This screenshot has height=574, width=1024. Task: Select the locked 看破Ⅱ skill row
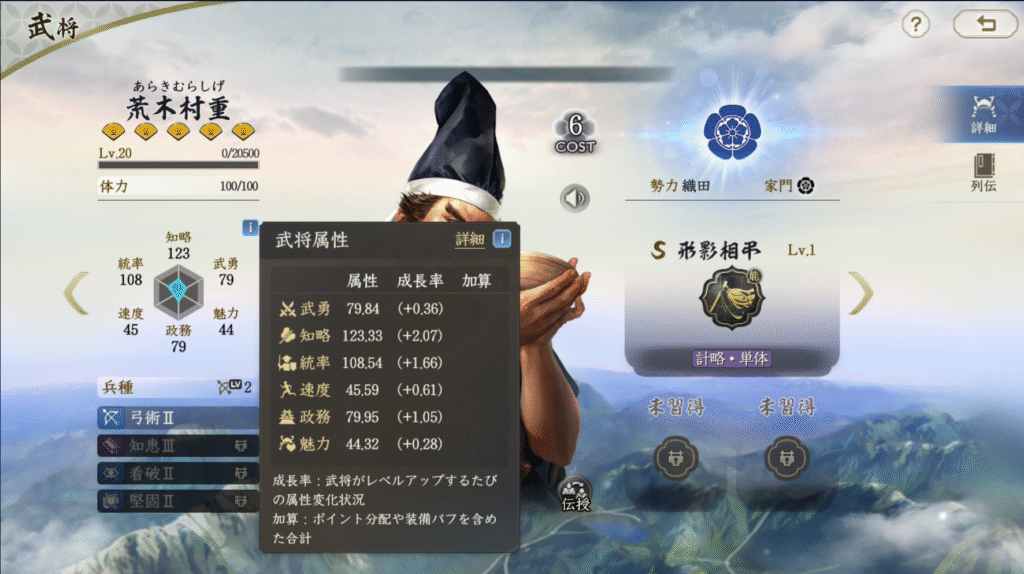pyautogui.click(x=165, y=473)
